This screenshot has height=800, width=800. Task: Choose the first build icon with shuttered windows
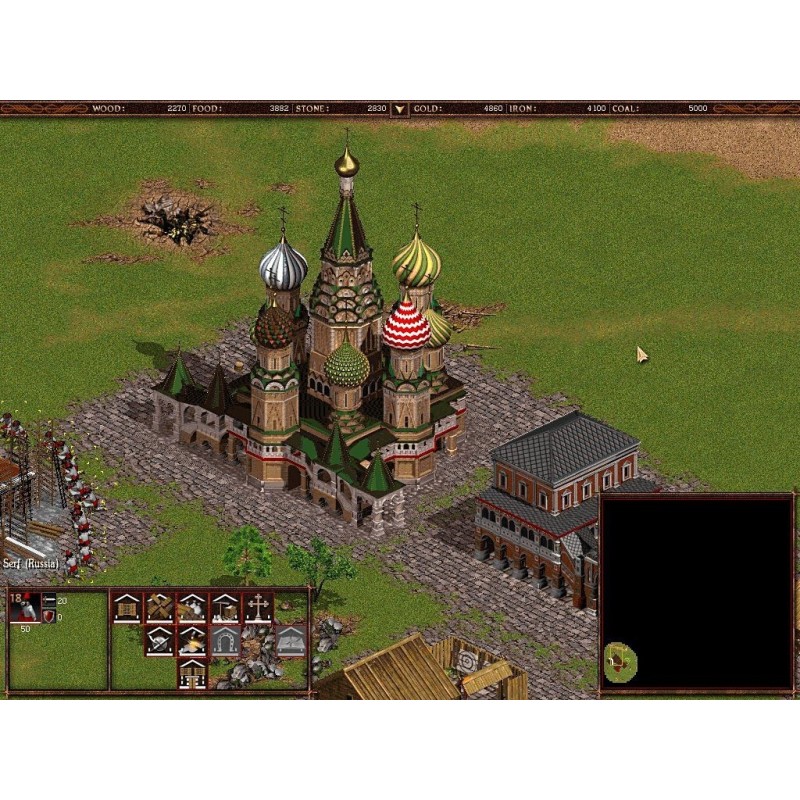click(126, 607)
